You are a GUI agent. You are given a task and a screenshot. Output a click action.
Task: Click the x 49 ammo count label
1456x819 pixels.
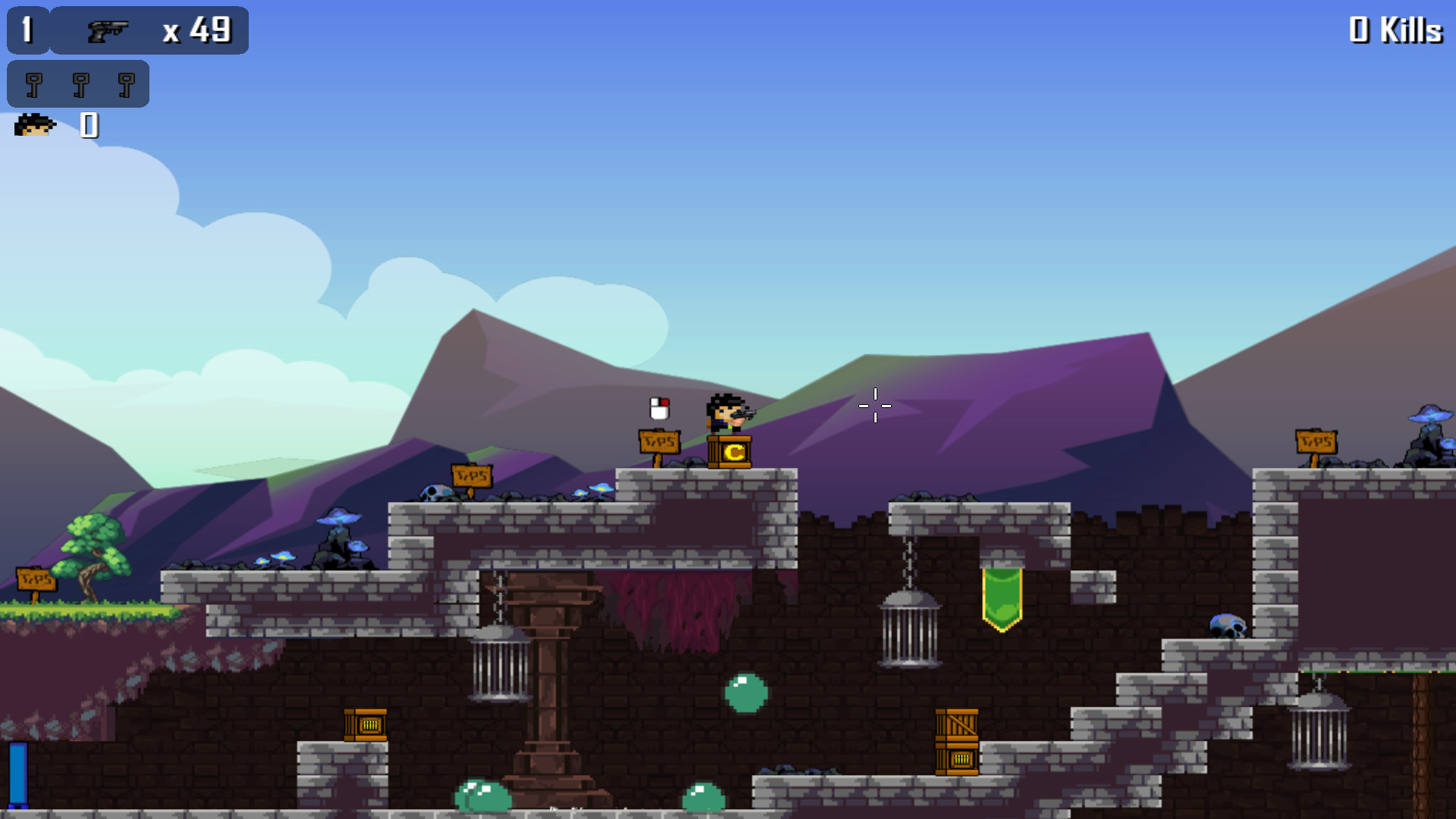(196, 30)
